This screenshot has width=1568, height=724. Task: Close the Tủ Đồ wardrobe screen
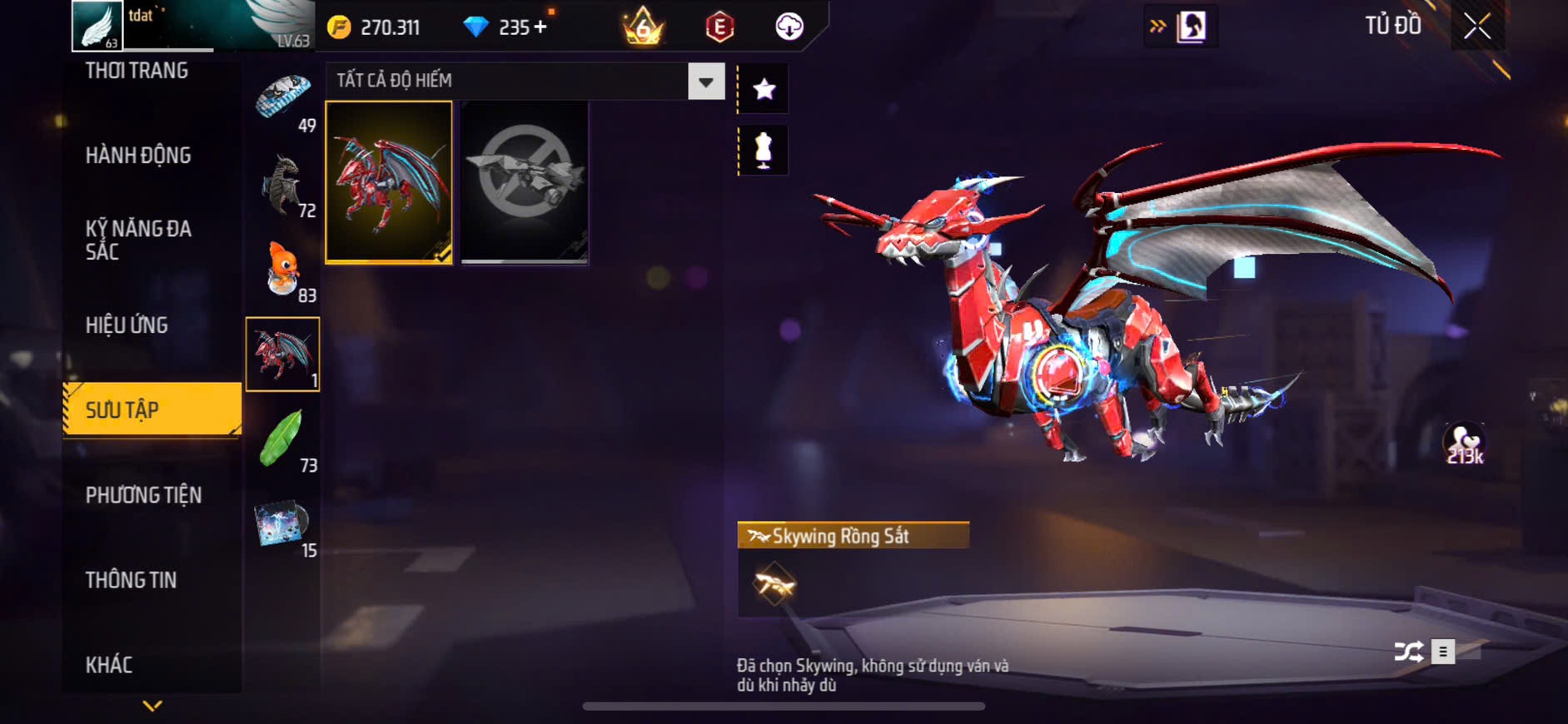pyautogui.click(x=1477, y=27)
